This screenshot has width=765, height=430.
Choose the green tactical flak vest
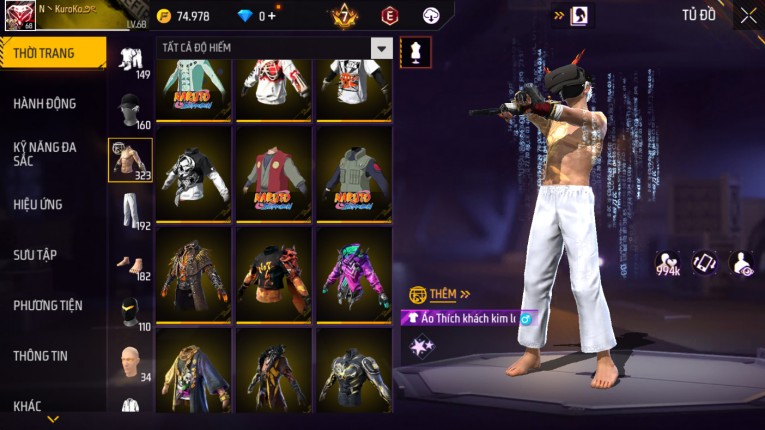pyautogui.click(x=354, y=174)
